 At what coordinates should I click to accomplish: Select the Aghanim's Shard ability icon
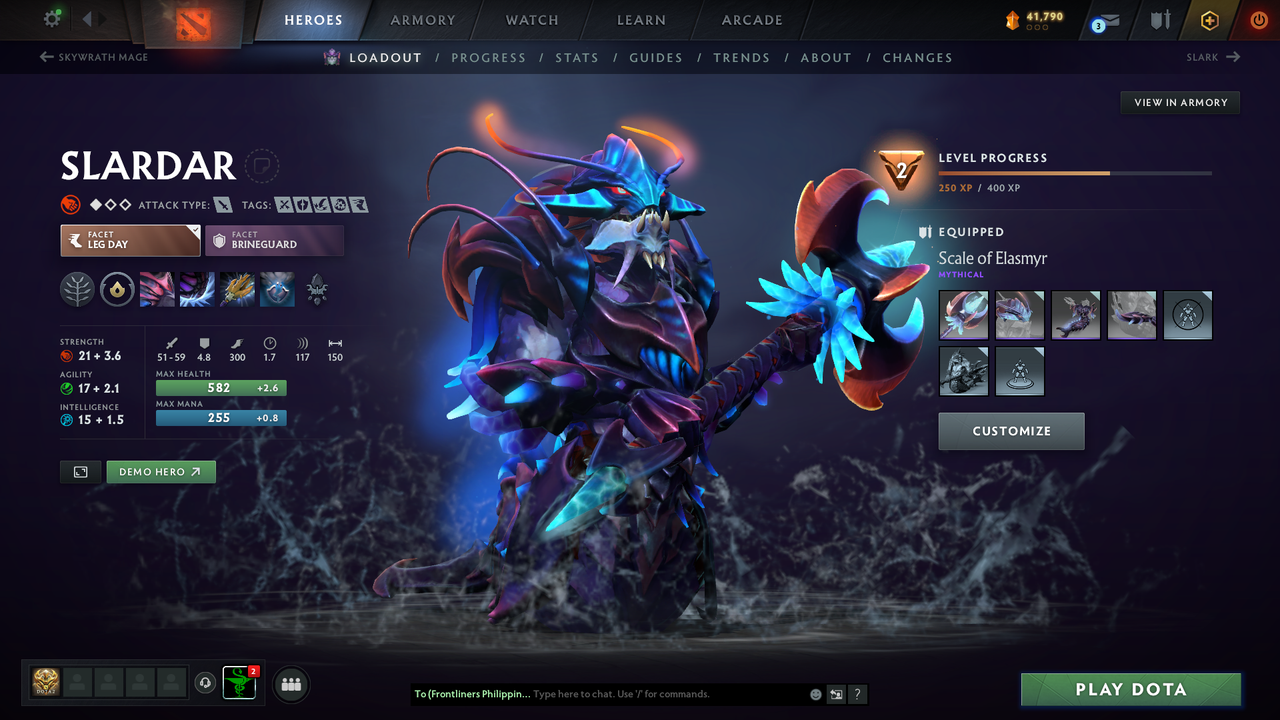pyautogui.click(x=317, y=289)
